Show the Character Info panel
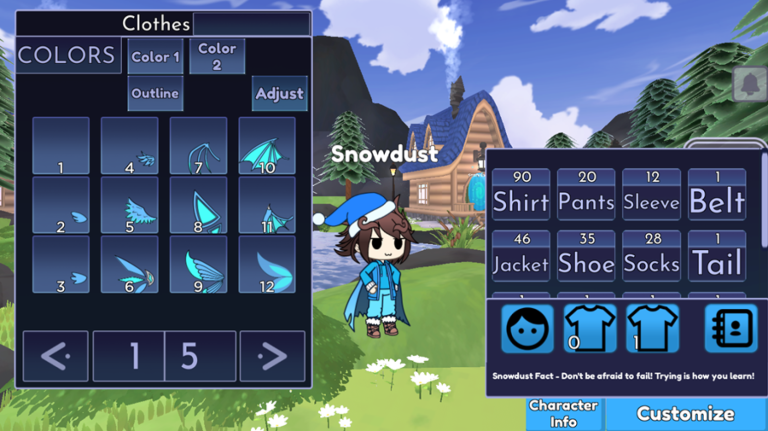 click(563, 414)
